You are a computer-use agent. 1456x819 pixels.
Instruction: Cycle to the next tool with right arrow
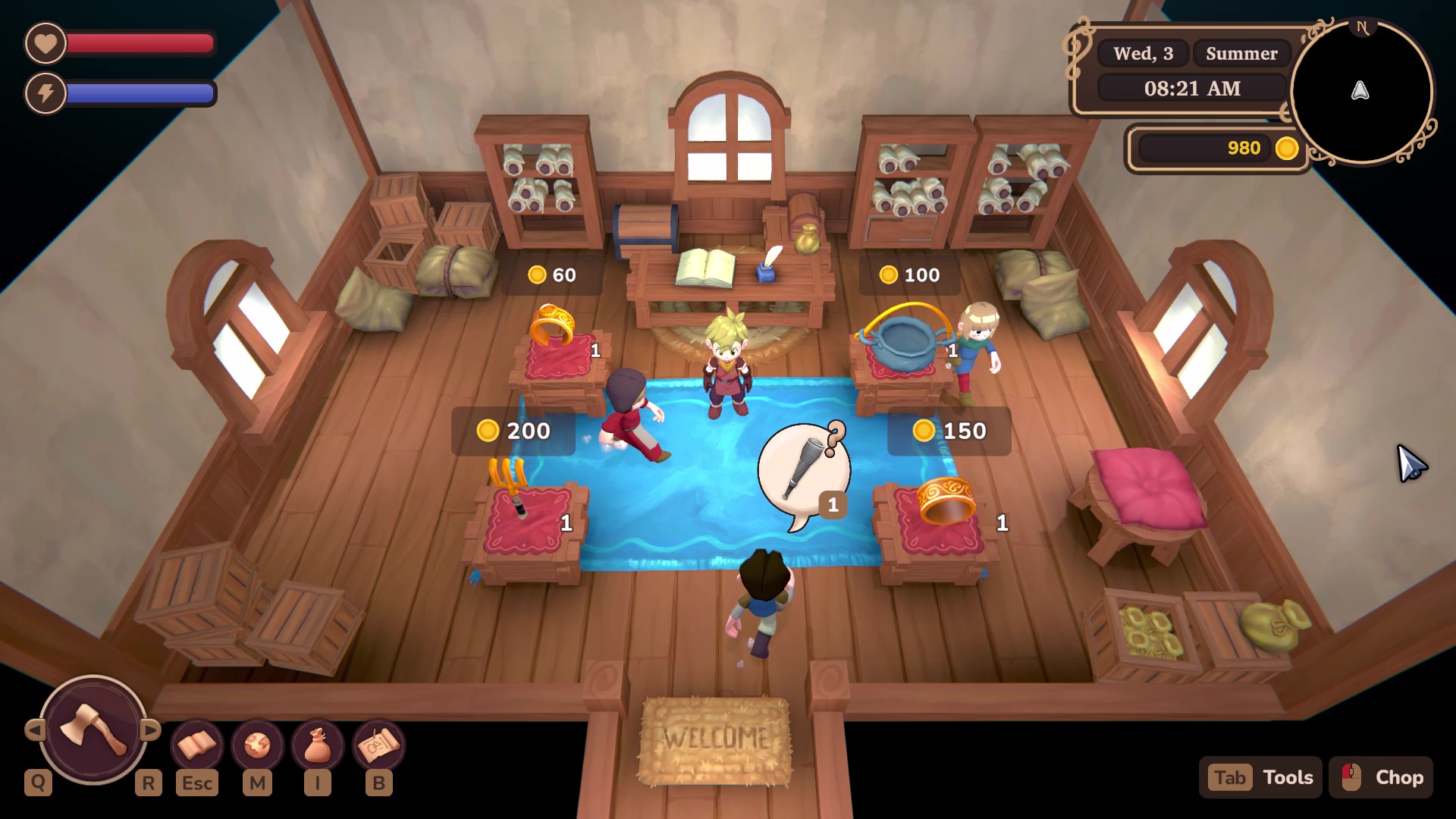tap(151, 730)
